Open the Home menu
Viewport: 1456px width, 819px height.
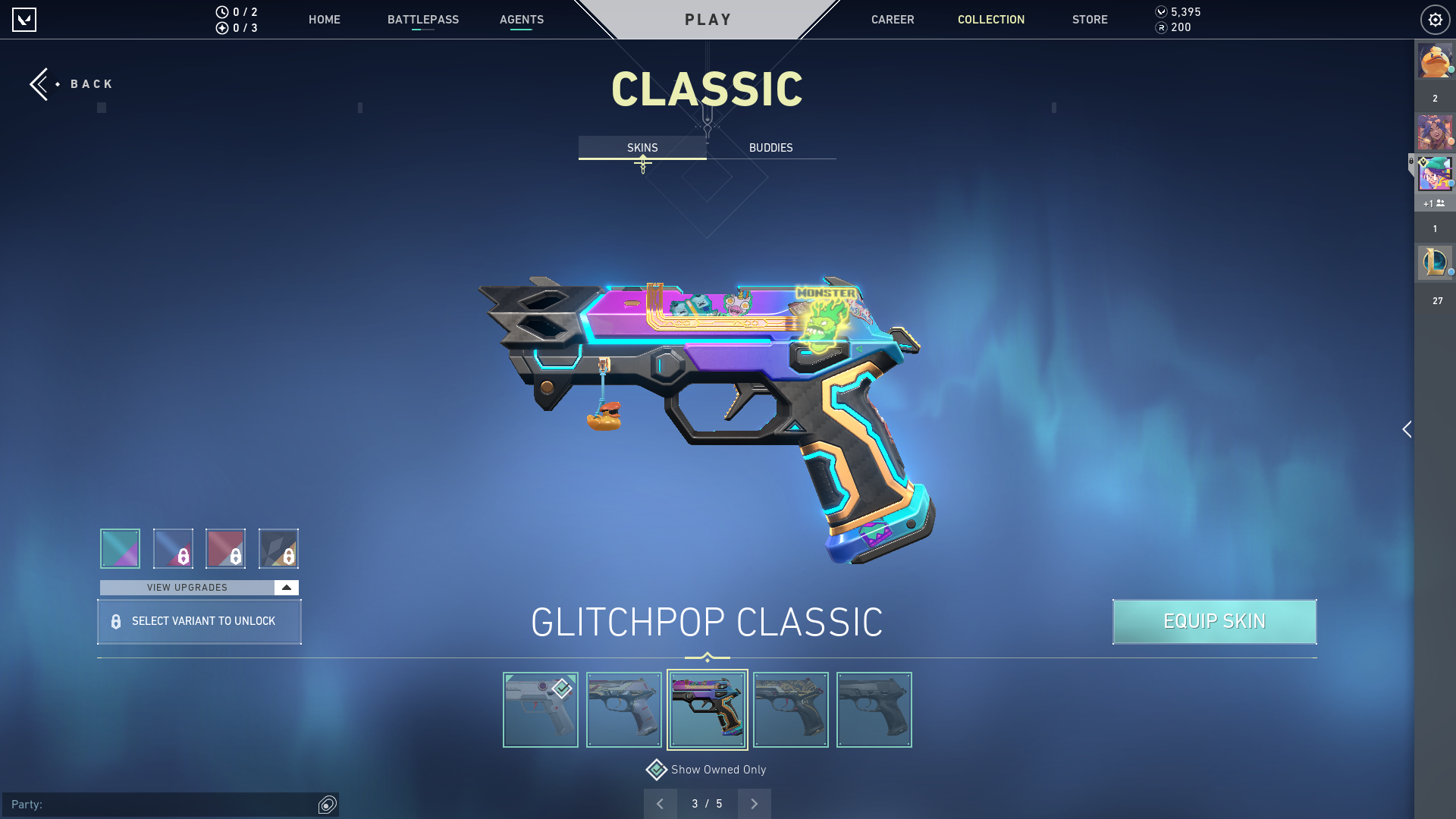pyautogui.click(x=324, y=20)
